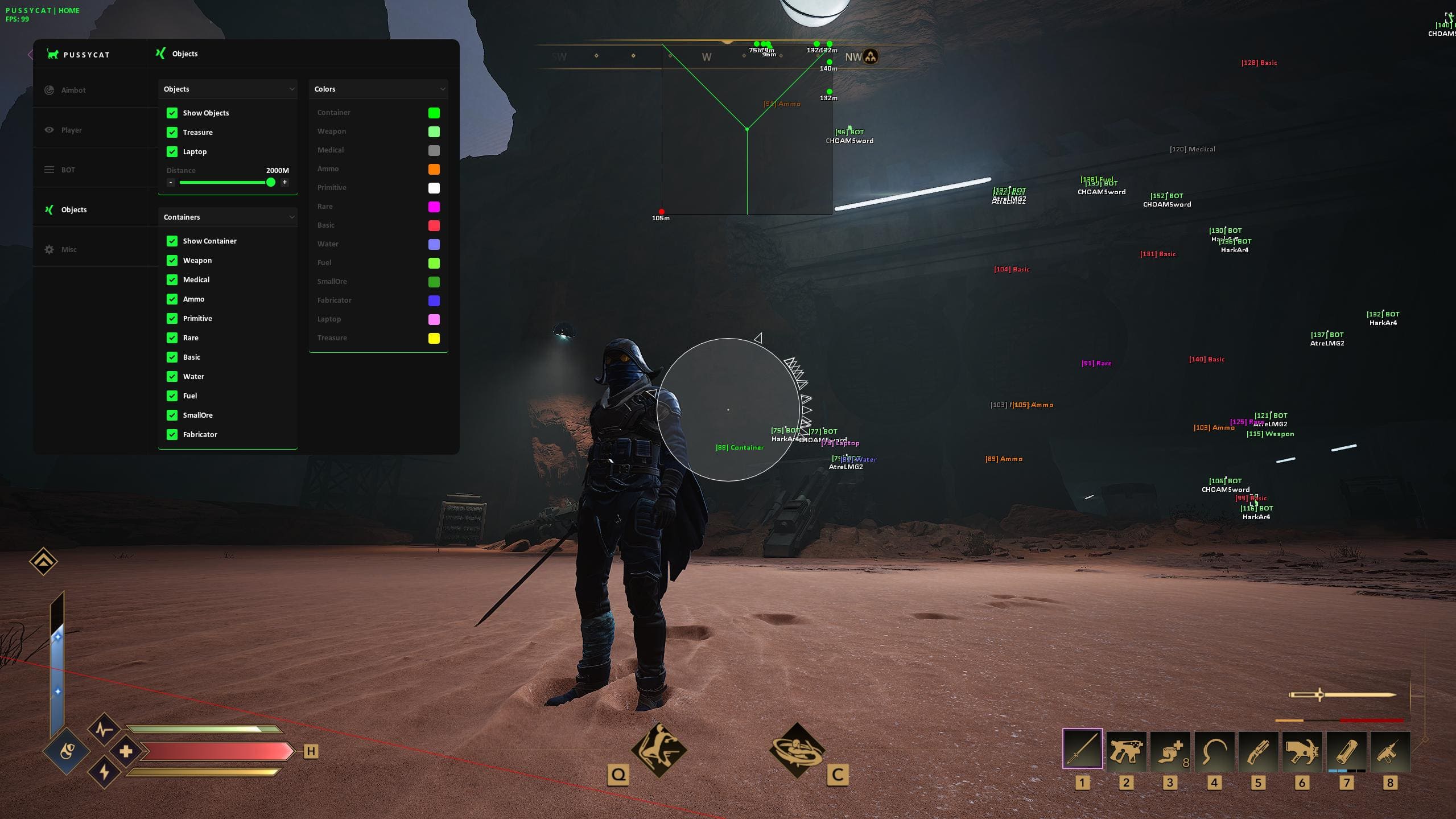Click the blue hydration diamond icon
The height and width of the screenshot is (819, 1456).
(x=67, y=752)
